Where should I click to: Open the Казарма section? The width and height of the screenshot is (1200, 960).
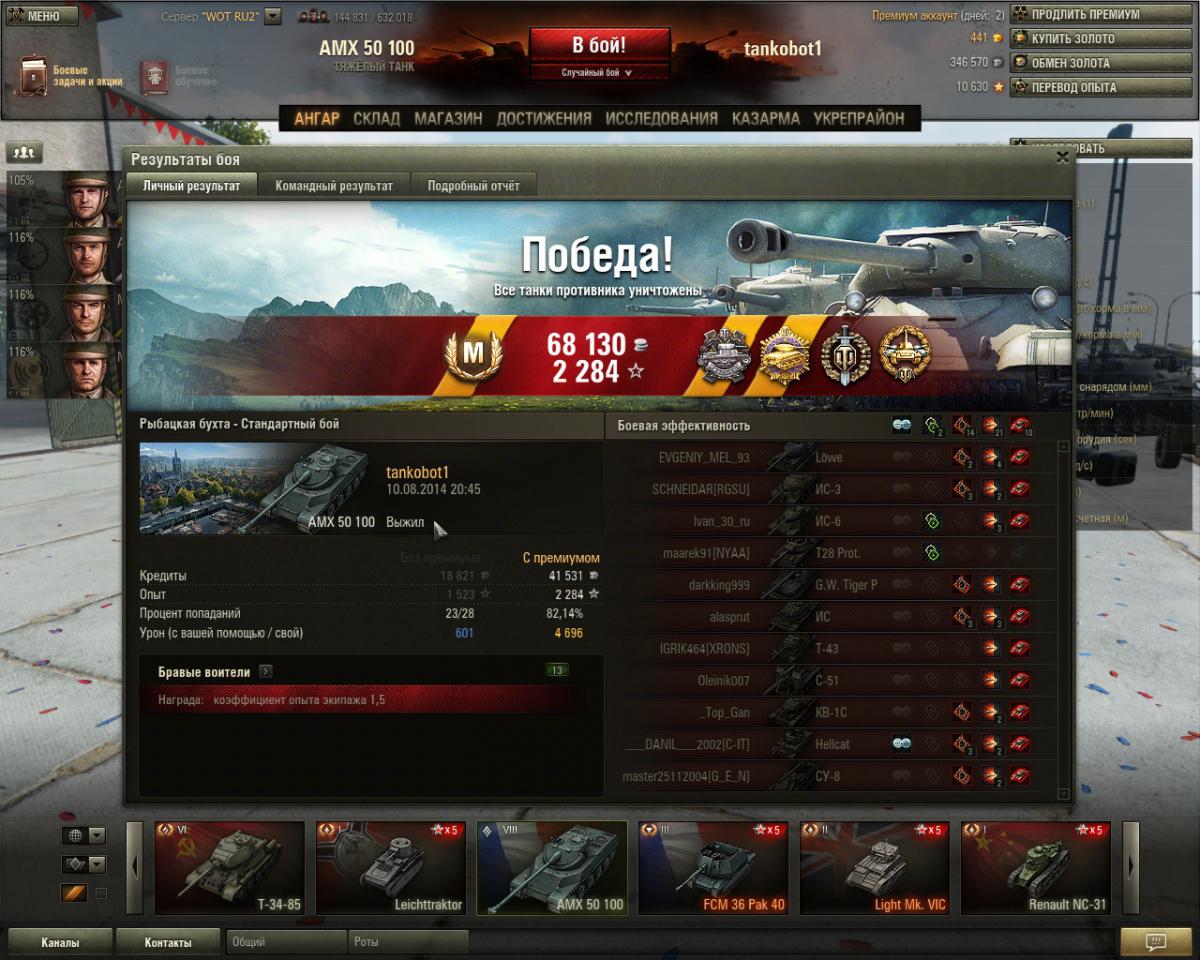pos(765,119)
